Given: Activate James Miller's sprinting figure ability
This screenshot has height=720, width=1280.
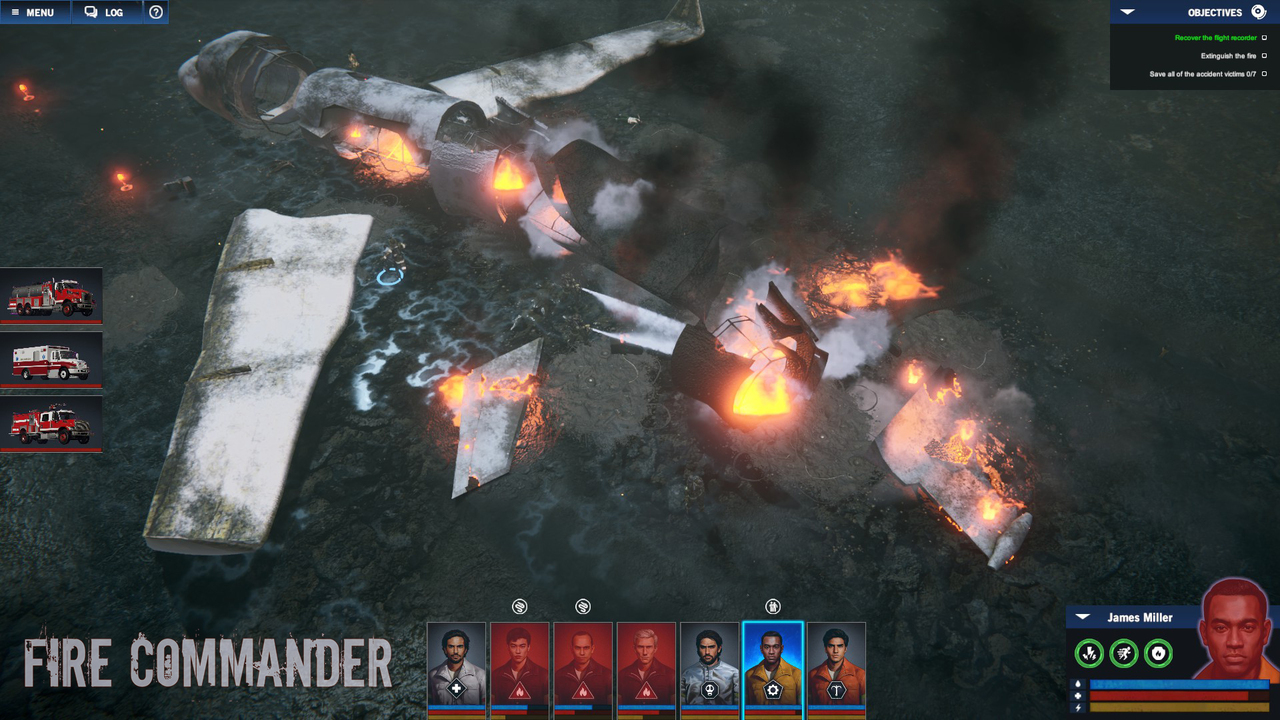Looking at the screenshot, I should click(1124, 654).
